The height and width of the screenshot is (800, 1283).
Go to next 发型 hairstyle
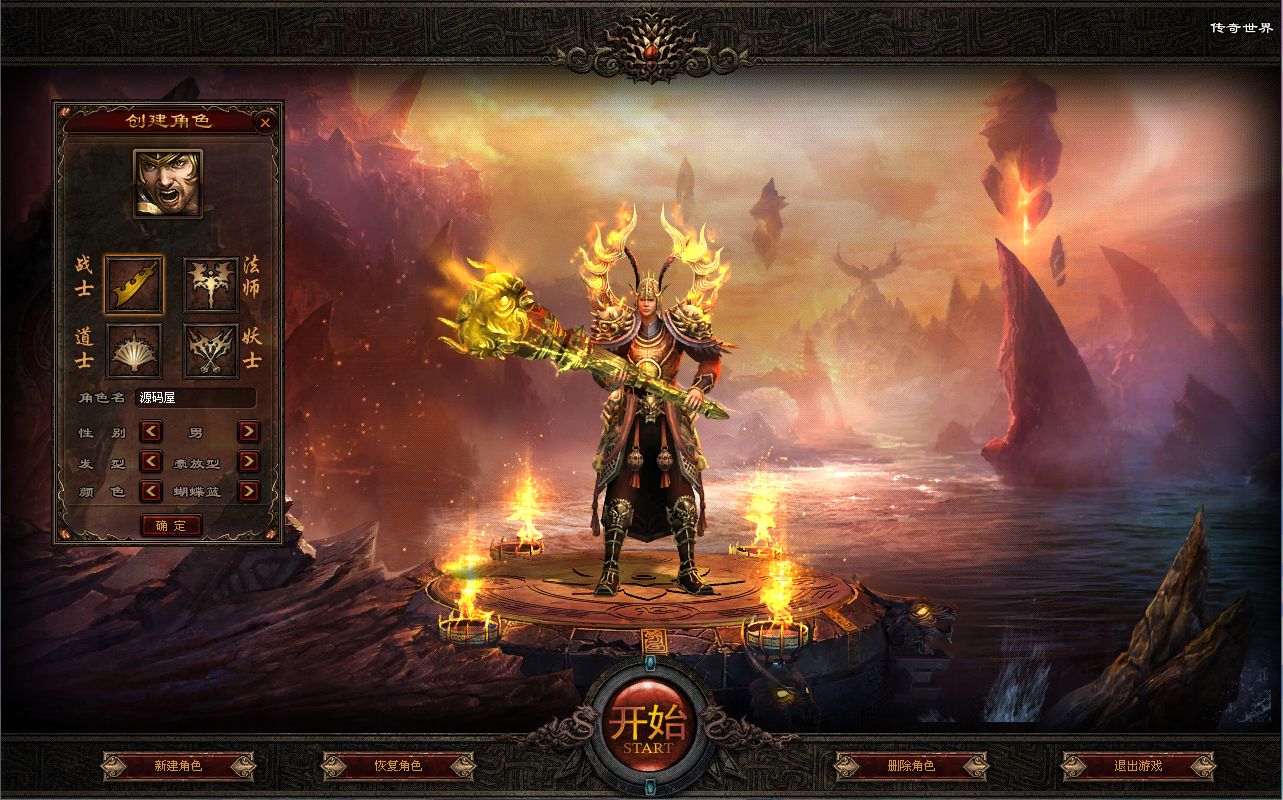248,461
